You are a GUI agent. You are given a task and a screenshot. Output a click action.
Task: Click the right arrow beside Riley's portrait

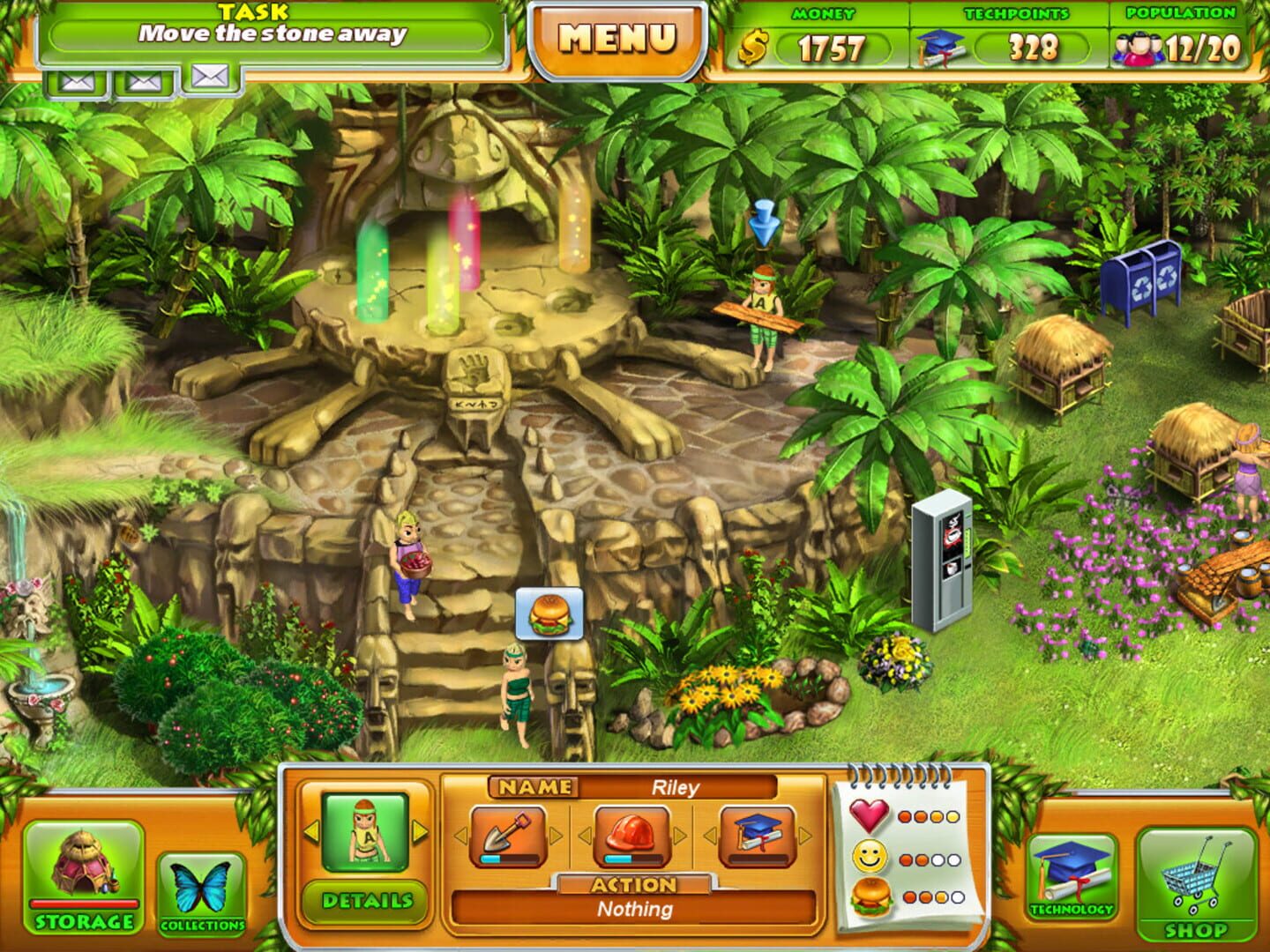(419, 830)
